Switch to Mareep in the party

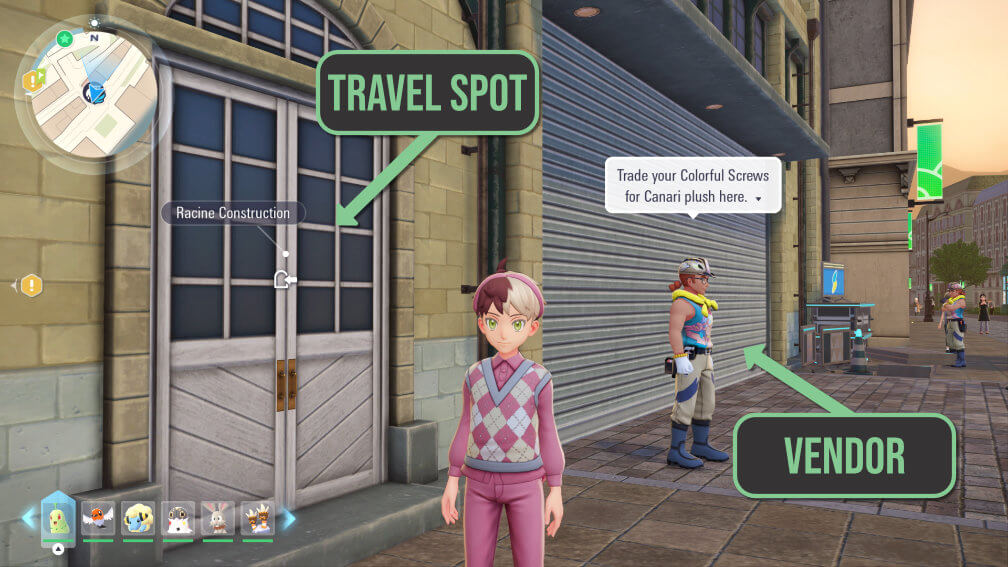pos(138,519)
